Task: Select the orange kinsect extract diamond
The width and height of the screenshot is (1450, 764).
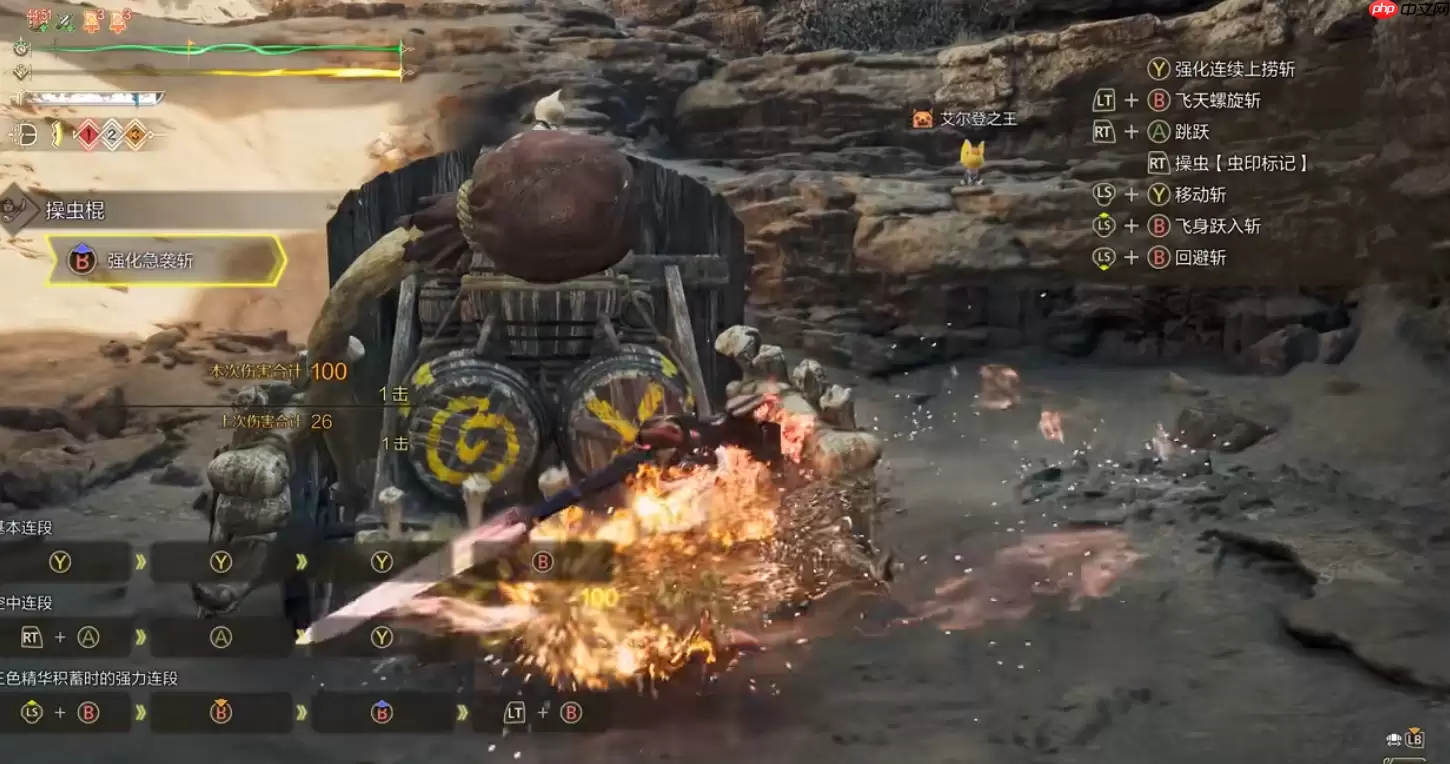Action: coord(135,134)
